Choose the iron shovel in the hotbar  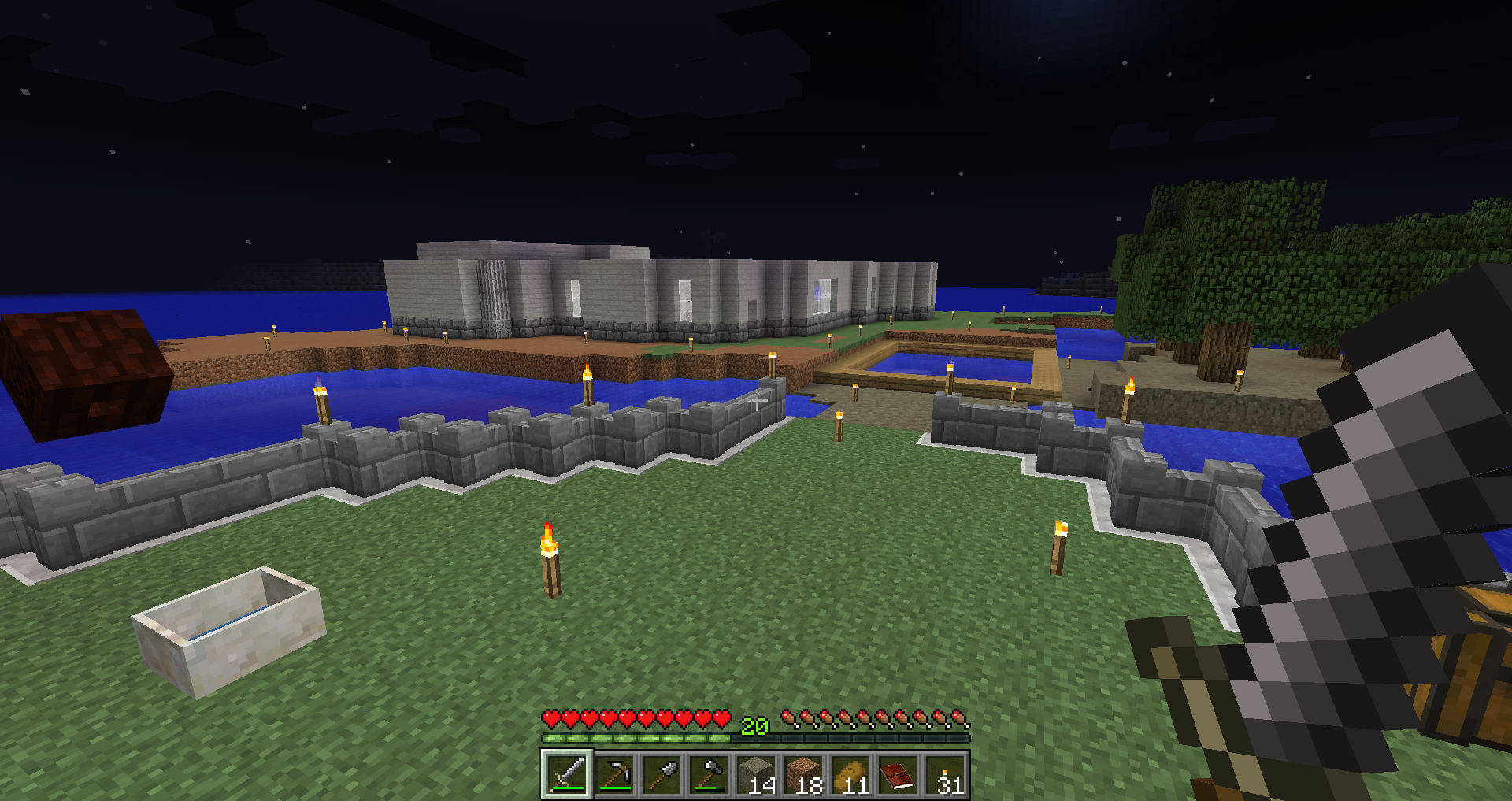pos(661,774)
